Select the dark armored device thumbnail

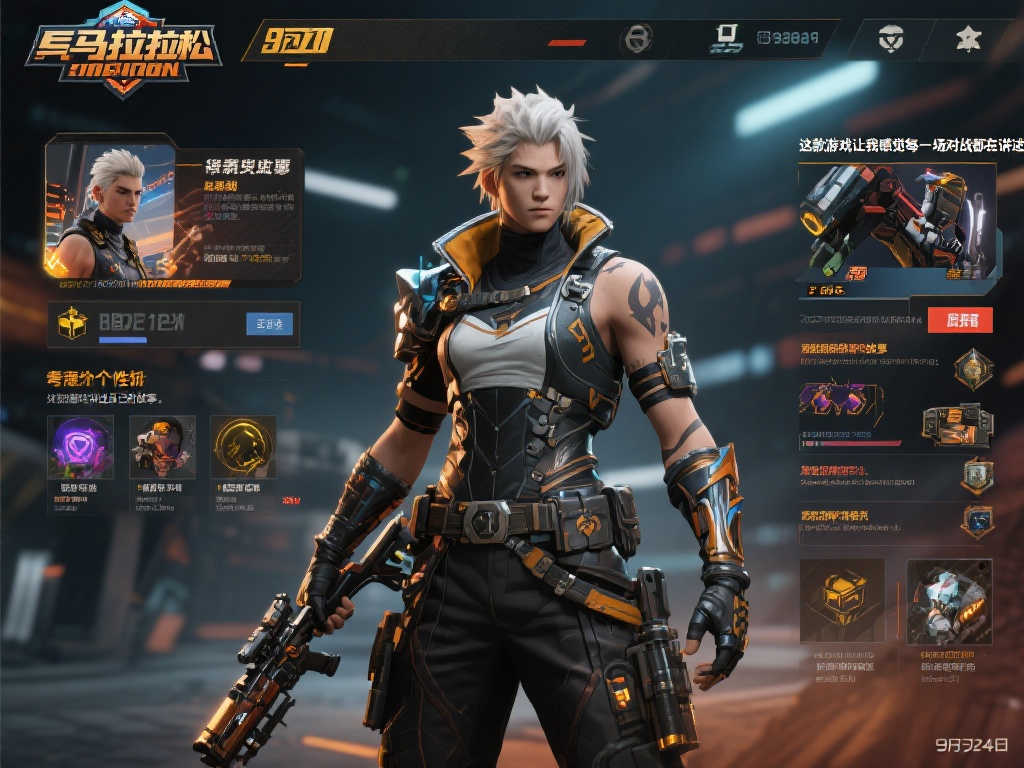(x=957, y=423)
